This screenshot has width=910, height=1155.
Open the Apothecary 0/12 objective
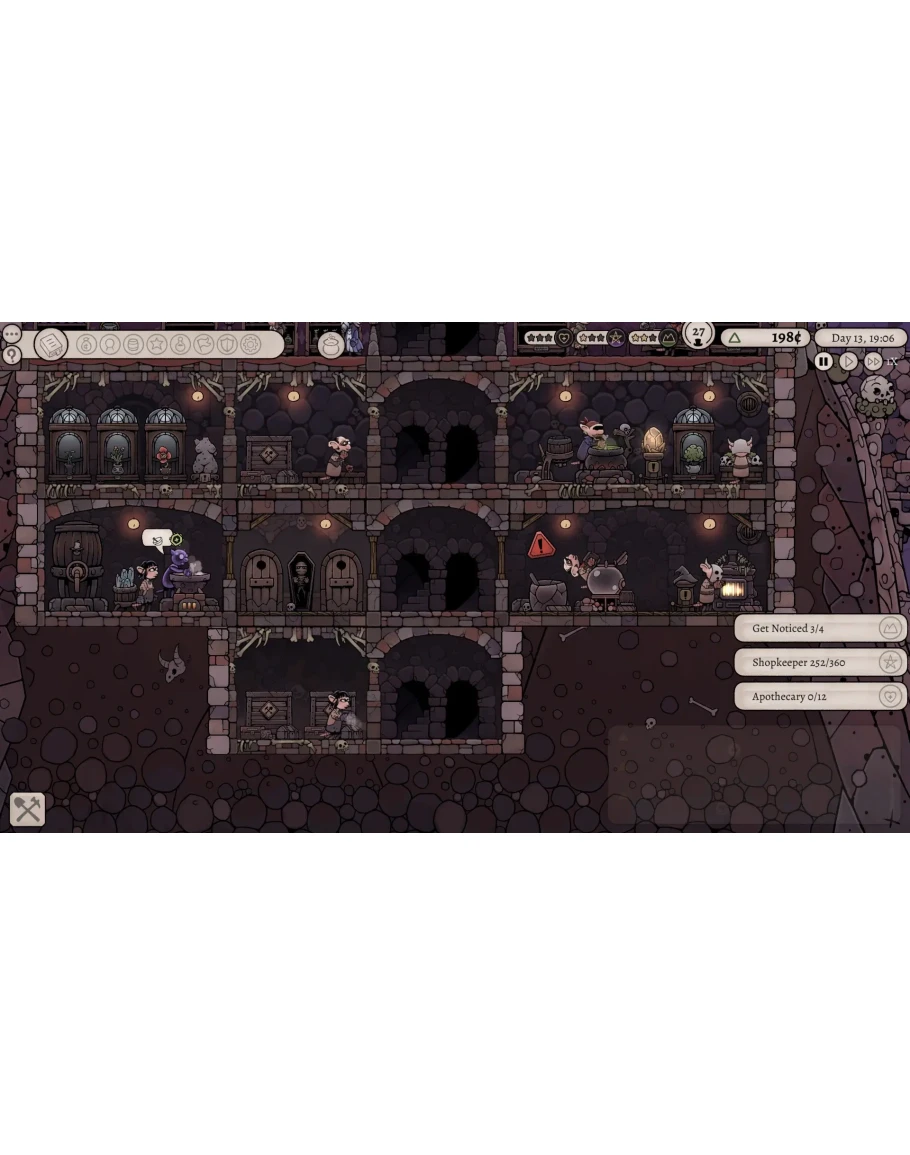pos(820,696)
